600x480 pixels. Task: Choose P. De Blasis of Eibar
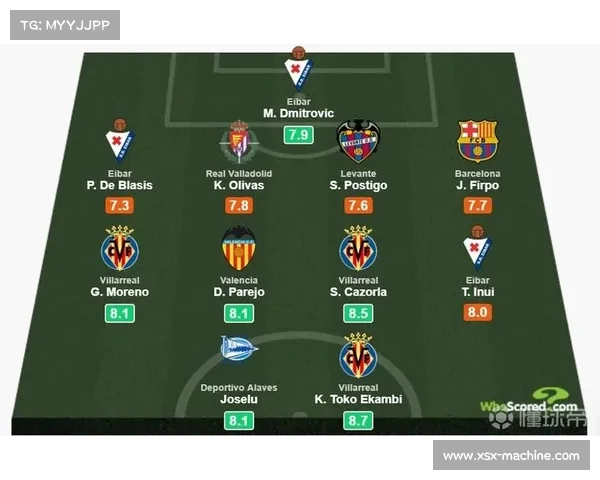(119, 185)
